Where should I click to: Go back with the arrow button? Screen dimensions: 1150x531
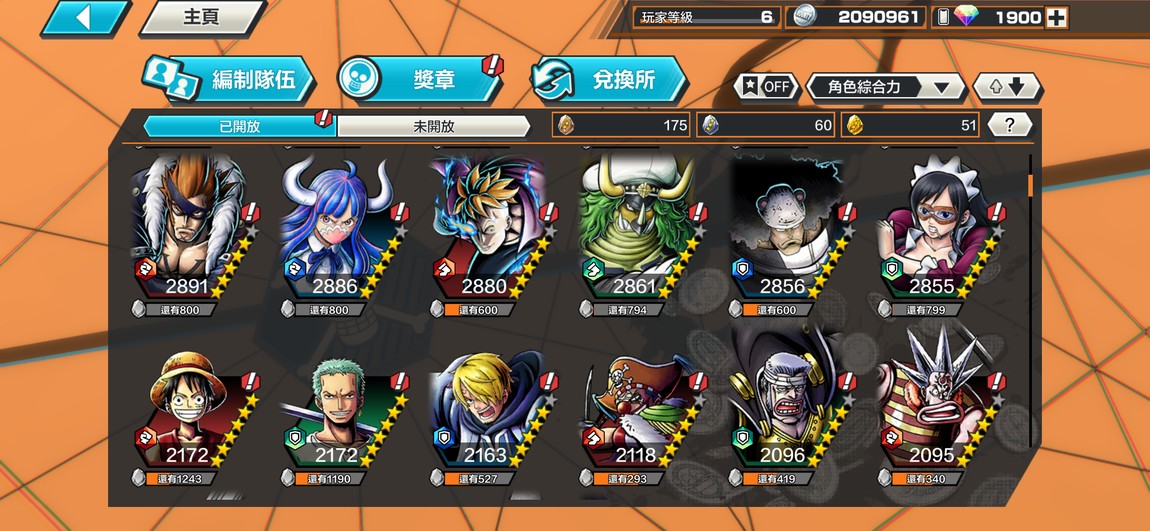(85, 17)
